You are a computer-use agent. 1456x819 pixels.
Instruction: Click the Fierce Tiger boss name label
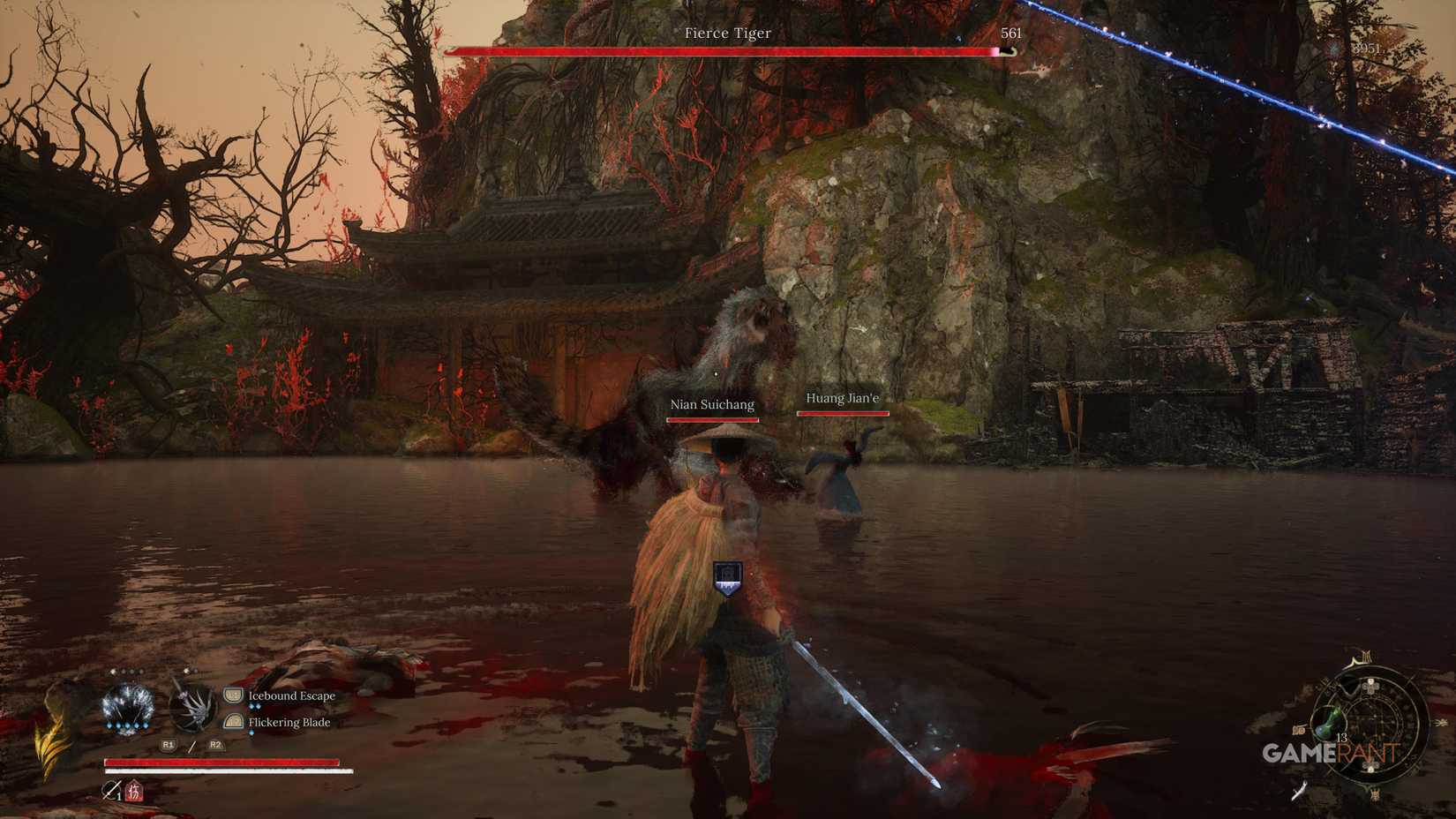pos(726,33)
